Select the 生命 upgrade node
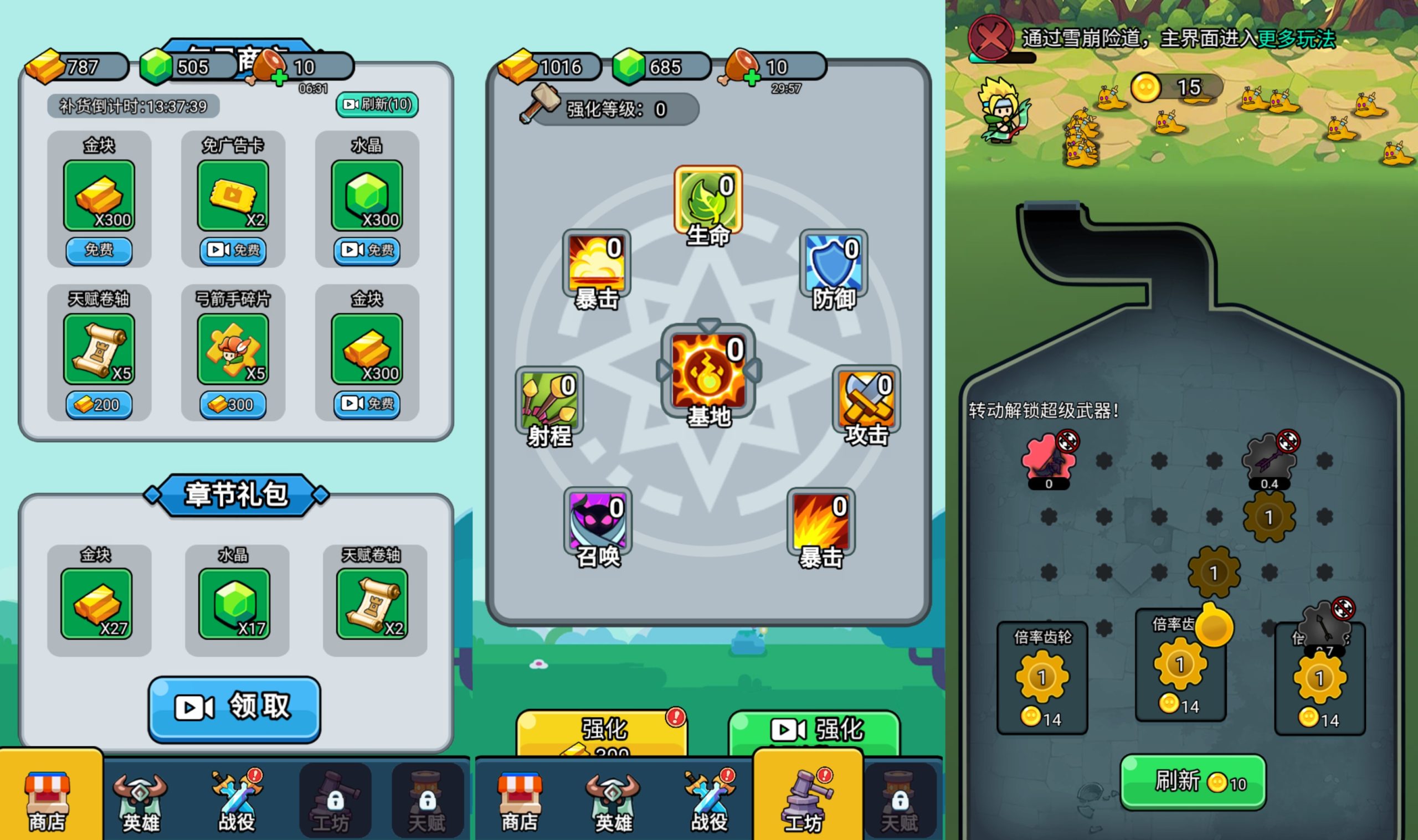 [x=707, y=202]
